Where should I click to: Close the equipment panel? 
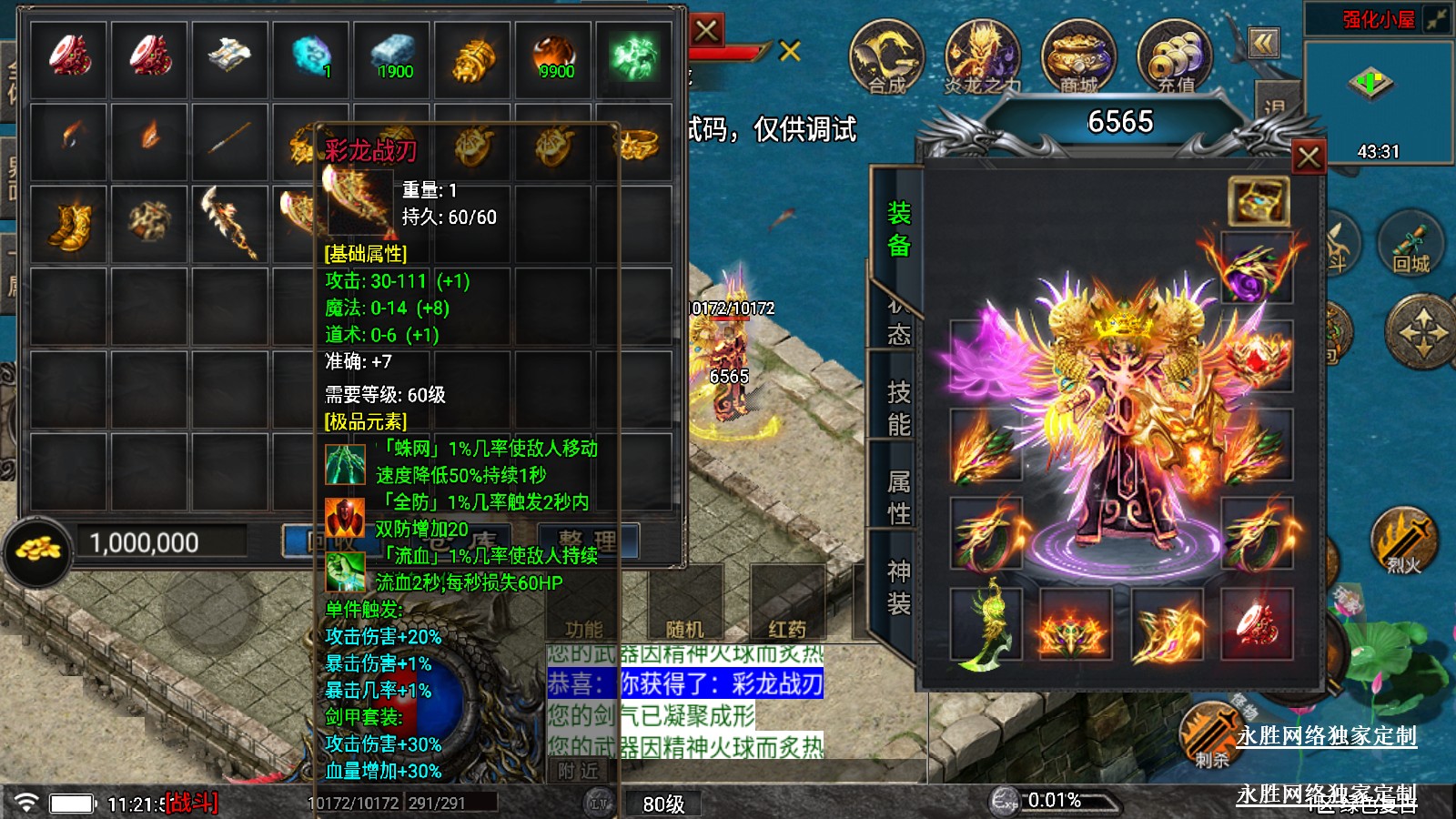point(1309,157)
